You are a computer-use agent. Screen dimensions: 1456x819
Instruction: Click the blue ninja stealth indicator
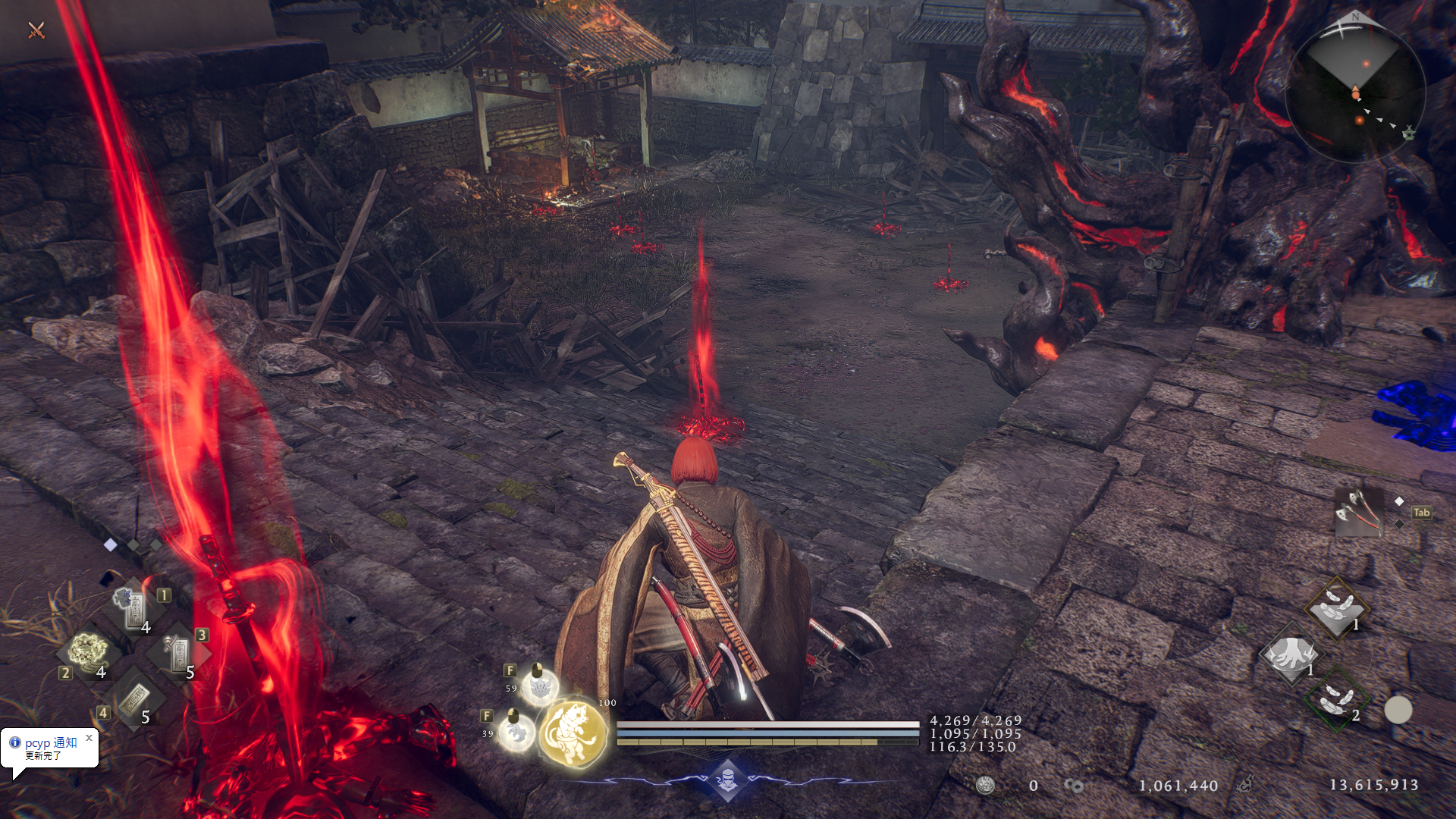click(727, 780)
